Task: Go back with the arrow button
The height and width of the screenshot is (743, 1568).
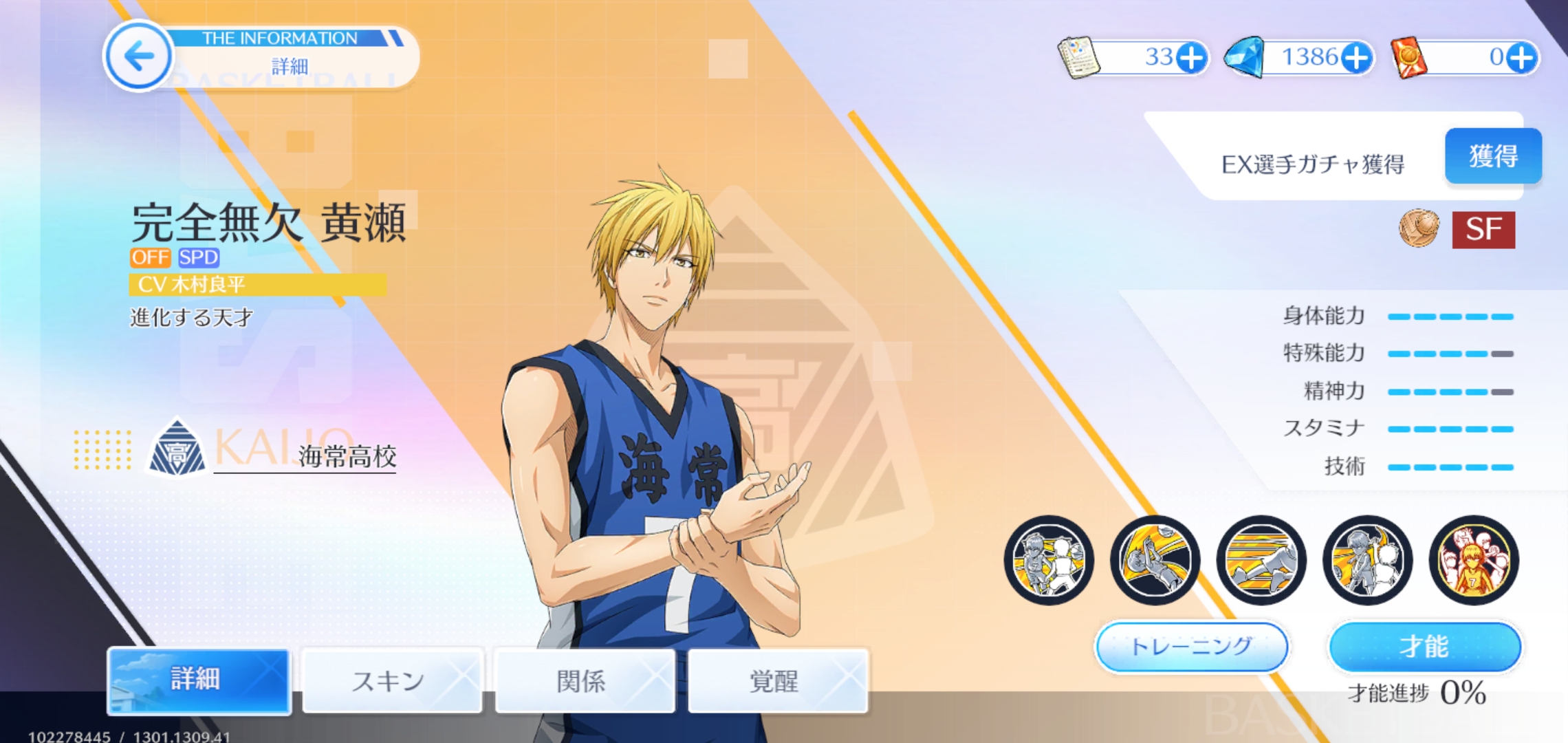Action: click(x=138, y=56)
